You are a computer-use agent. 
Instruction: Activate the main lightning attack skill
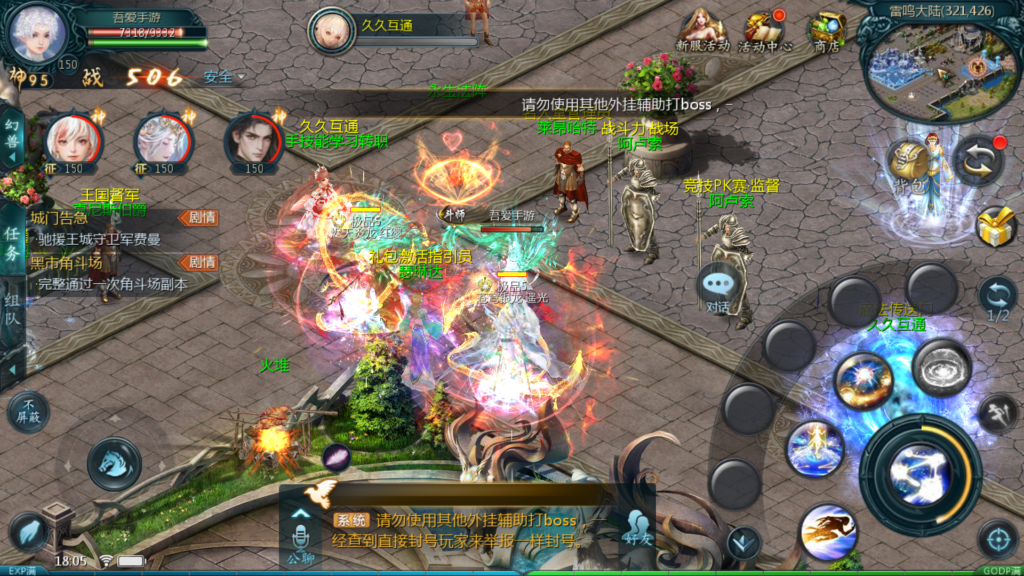pyautogui.click(x=920, y=472)
